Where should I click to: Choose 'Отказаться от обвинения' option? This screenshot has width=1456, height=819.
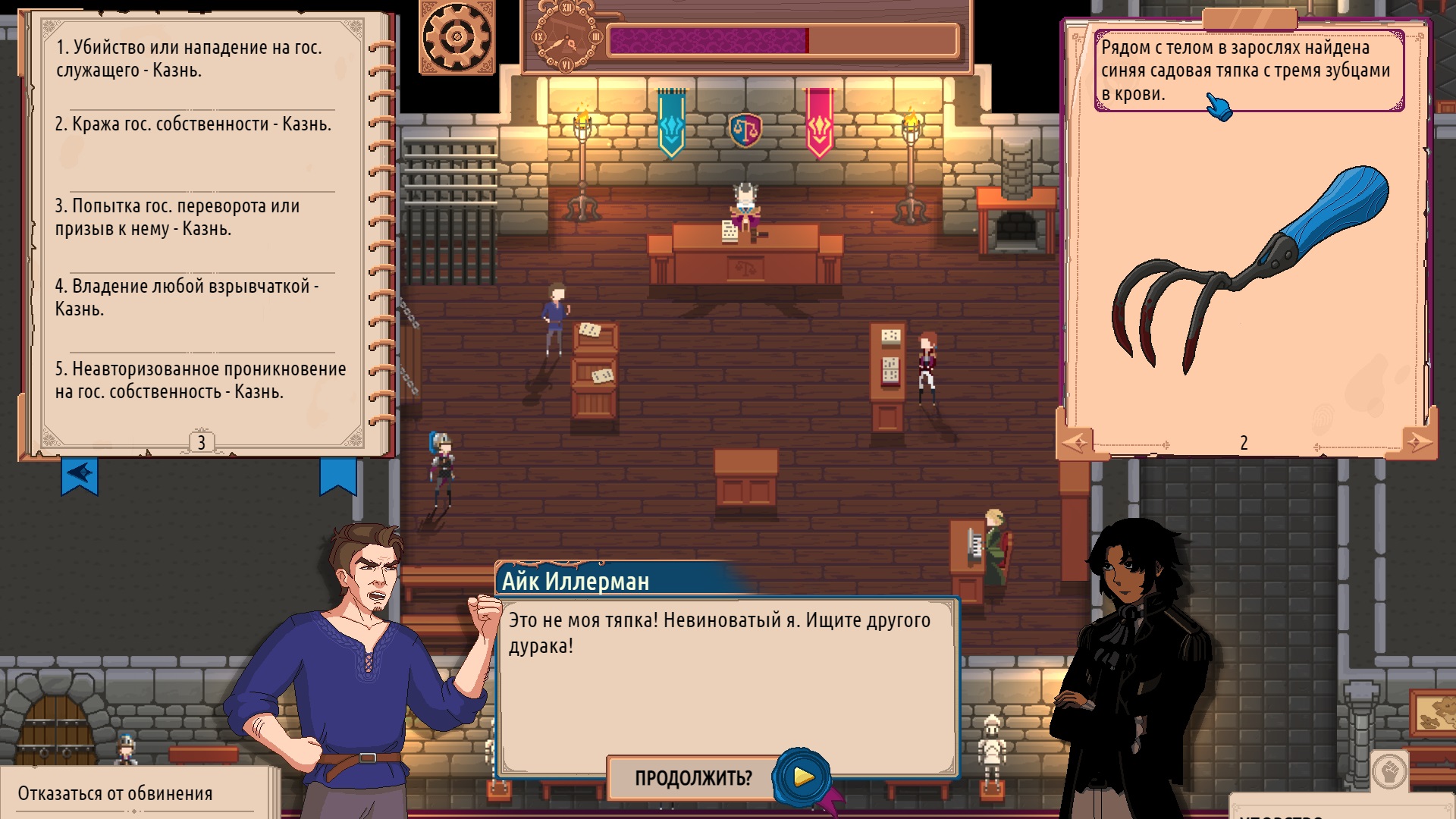click(115, 793)
